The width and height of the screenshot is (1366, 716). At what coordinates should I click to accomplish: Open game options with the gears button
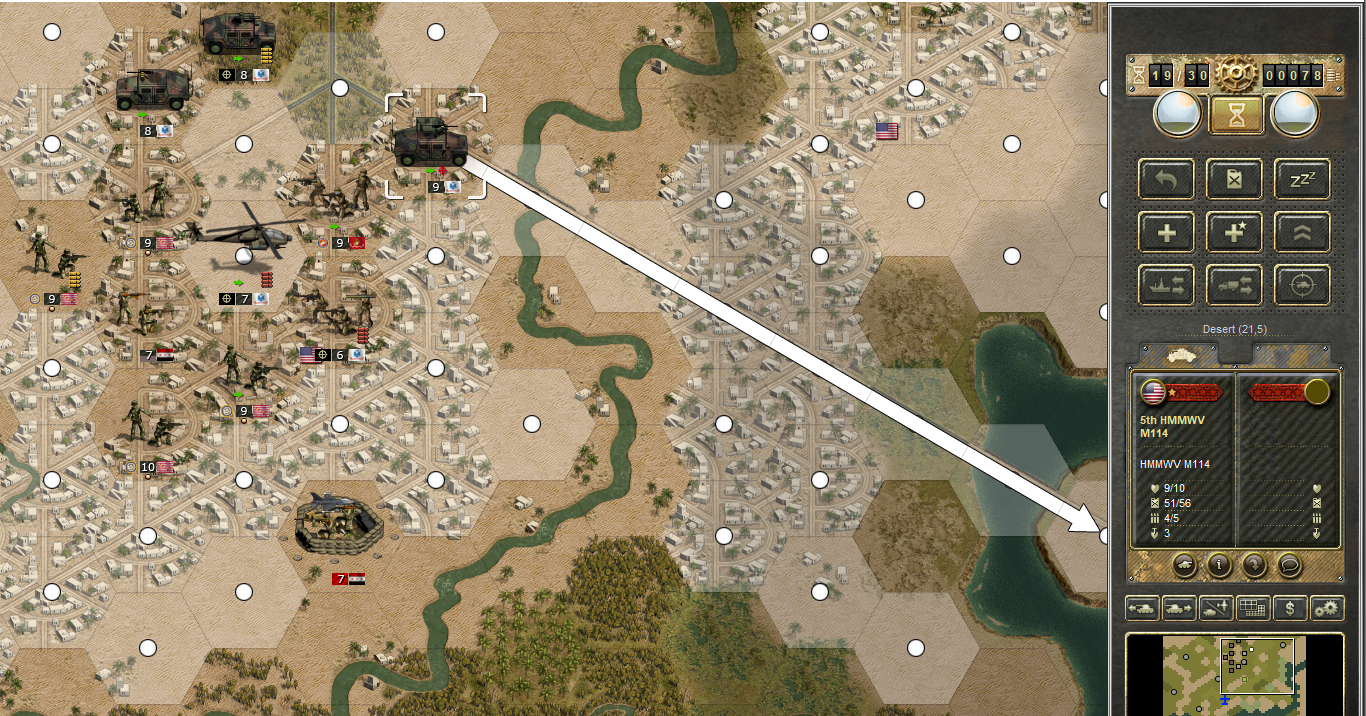1327,607
